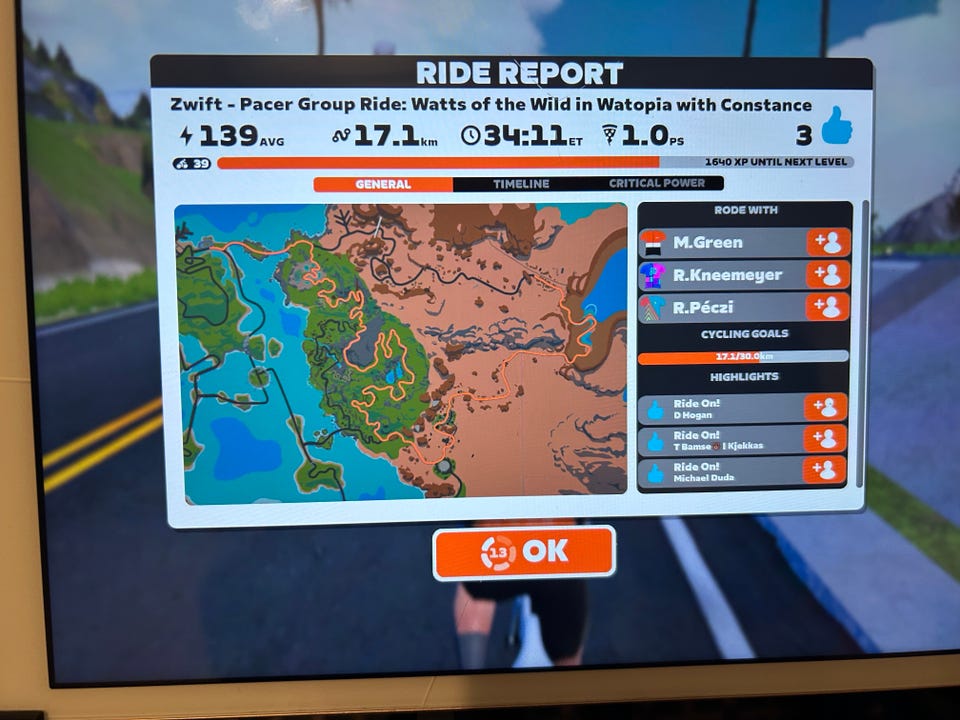
Task: Follow D Hogan from Ride On highlights
Action: (x=826, y=407)
